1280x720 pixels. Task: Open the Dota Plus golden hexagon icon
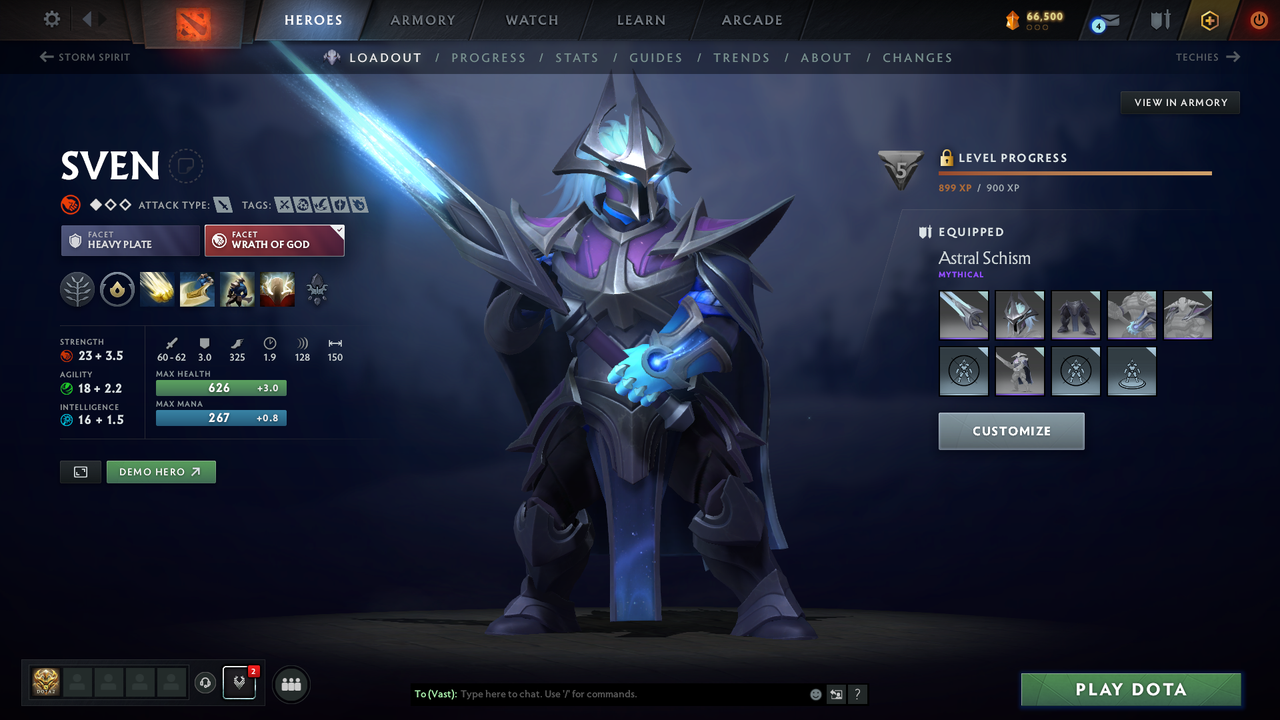tap(1209, 19)
